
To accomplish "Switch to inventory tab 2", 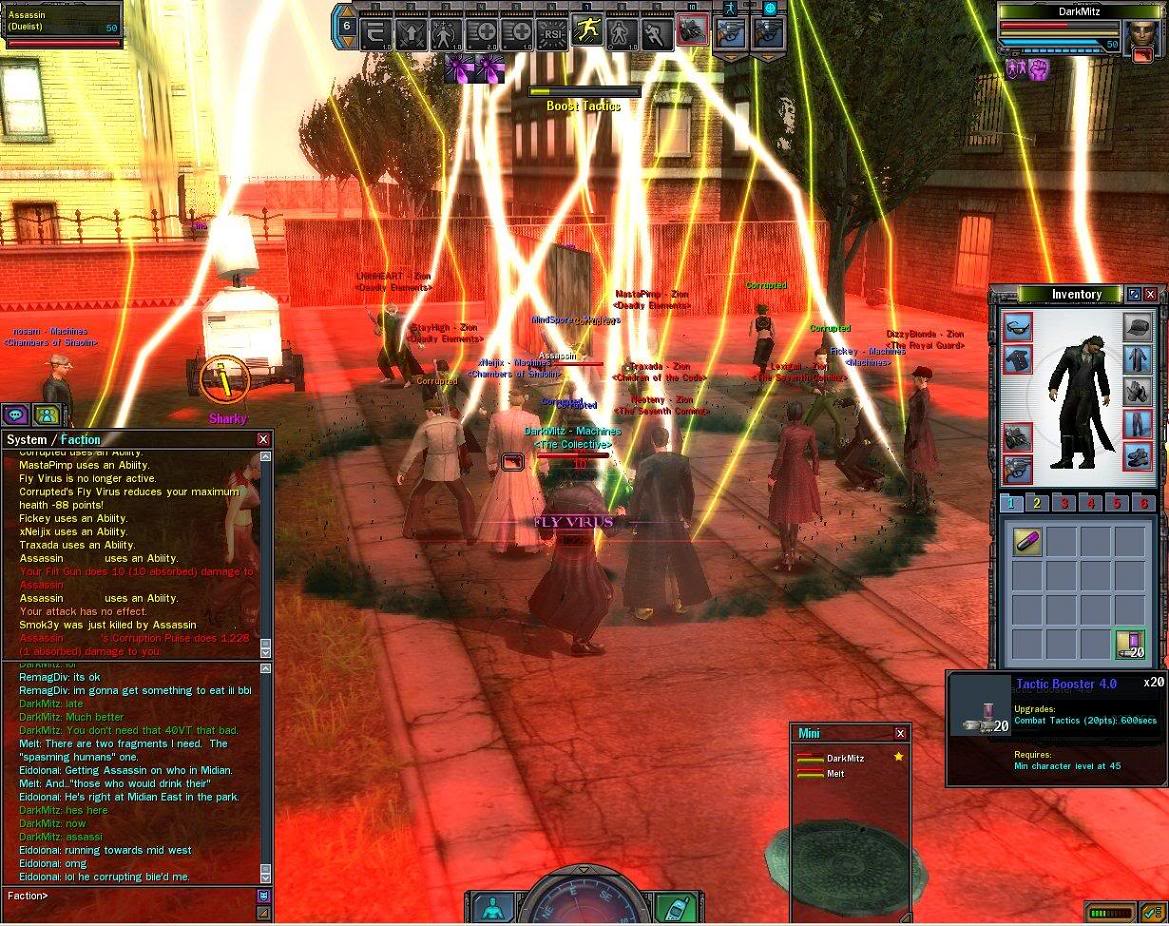I will coord(1037,503).
